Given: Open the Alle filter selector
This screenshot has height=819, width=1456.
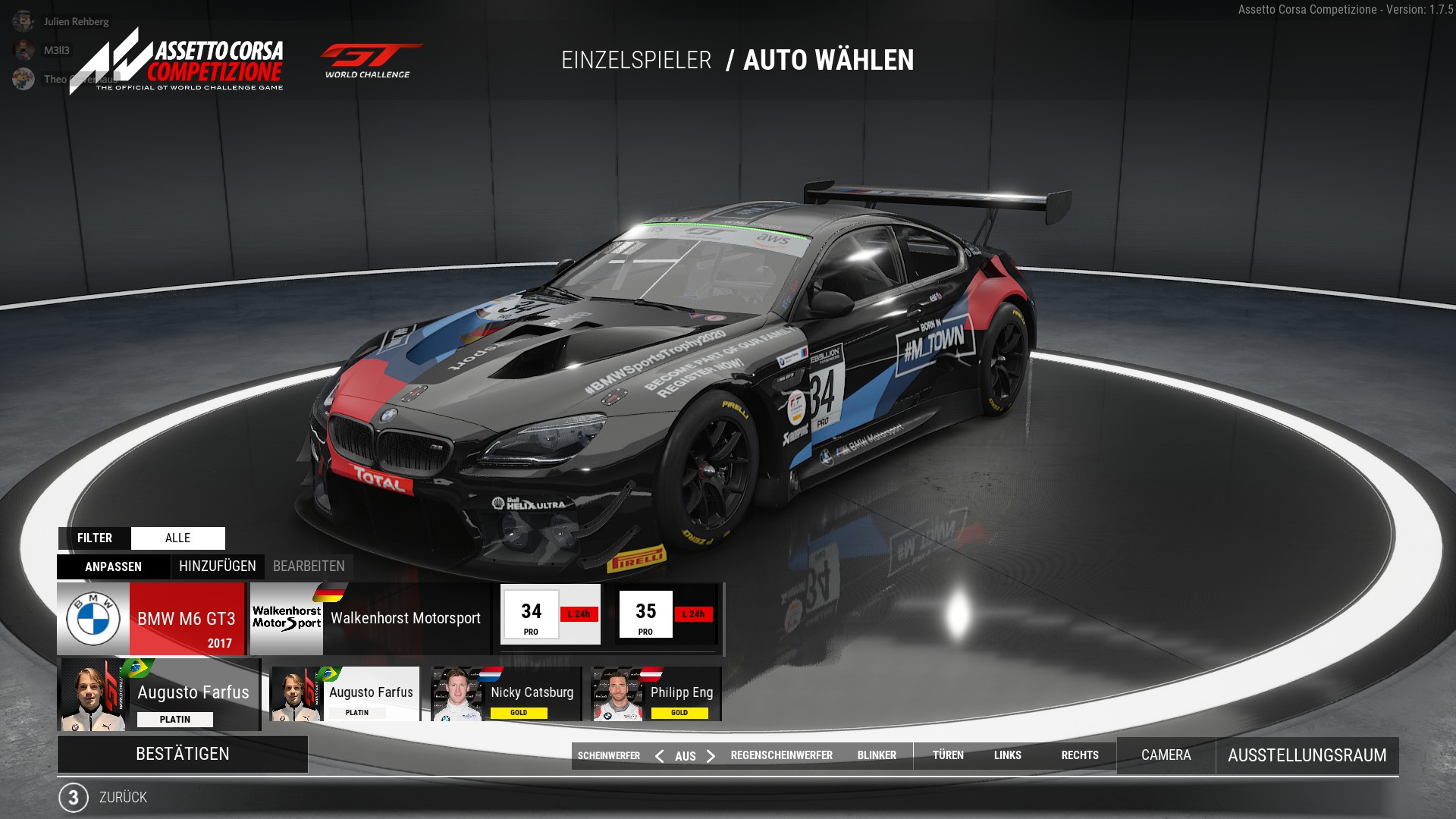Looking at the screenshot, I should [178, 538].
